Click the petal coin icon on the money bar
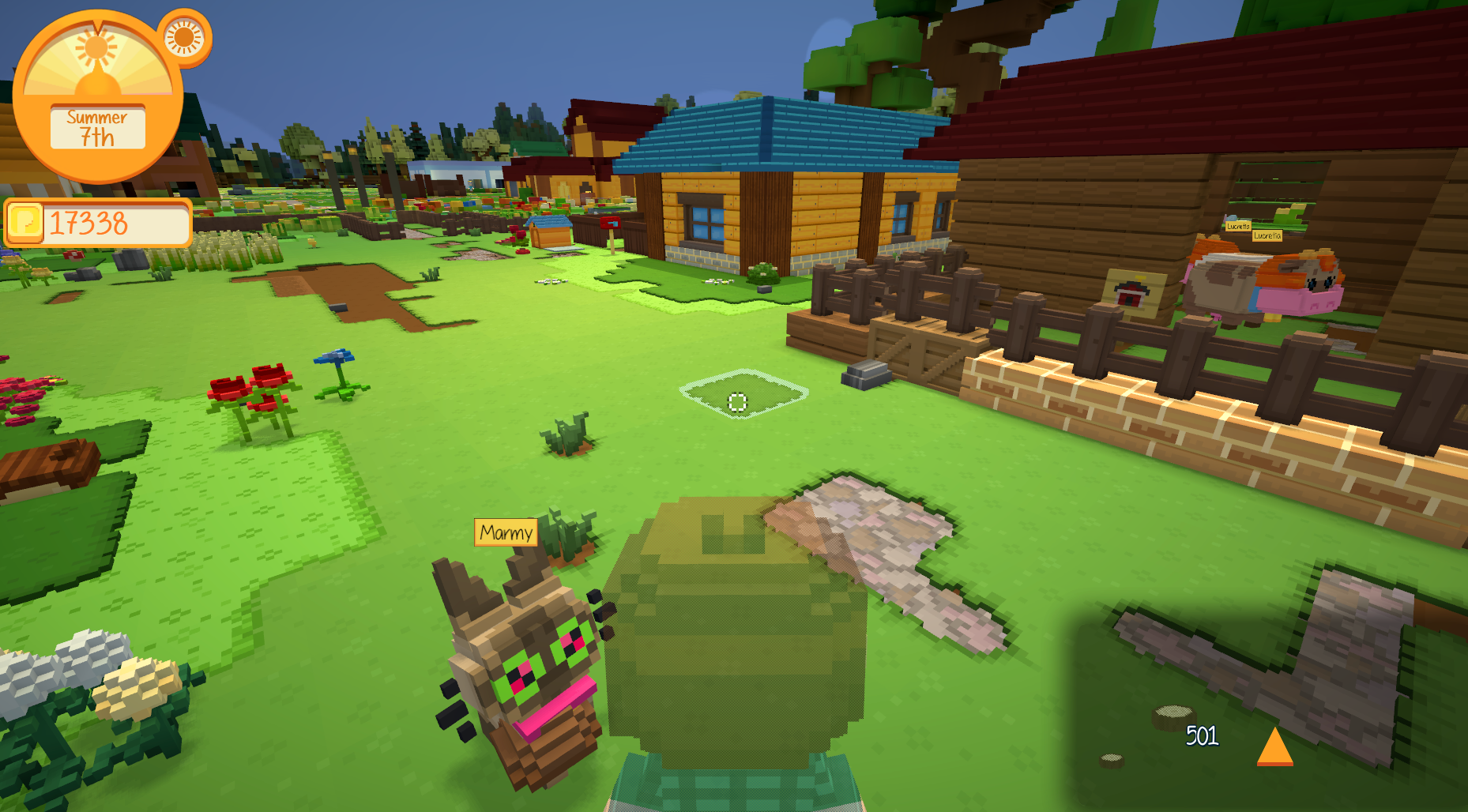The width and height of the screenshot is (1468, 812). [24, 221]
